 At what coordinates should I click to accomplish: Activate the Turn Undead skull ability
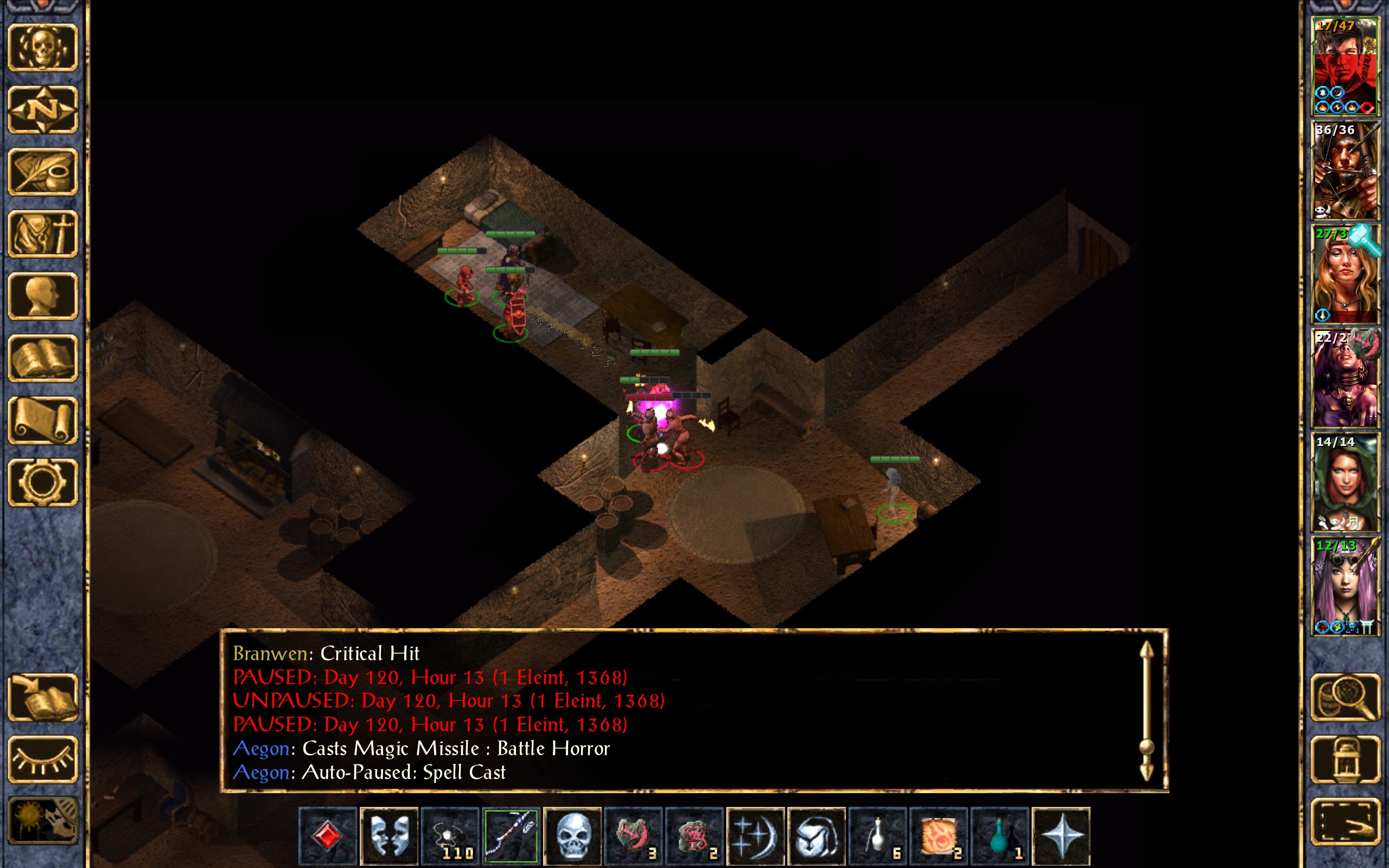click(572, 836)
